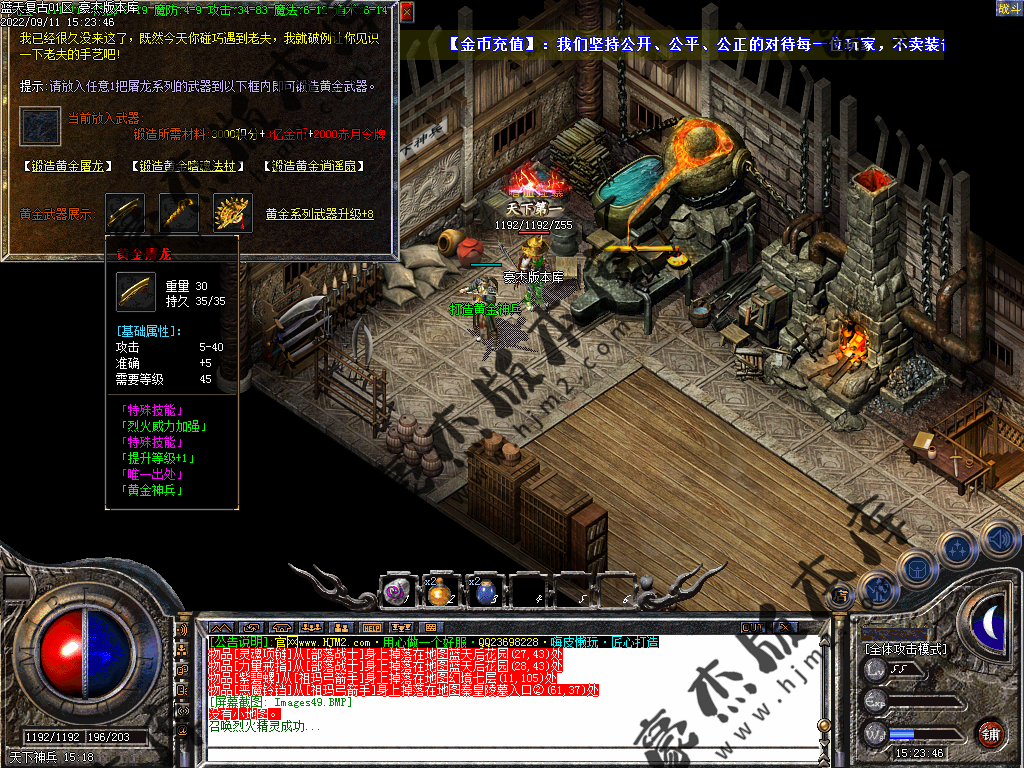Open the skills button with sparkle stars
The height and width of the screenshot is (768, 1024).
point(959,548)
